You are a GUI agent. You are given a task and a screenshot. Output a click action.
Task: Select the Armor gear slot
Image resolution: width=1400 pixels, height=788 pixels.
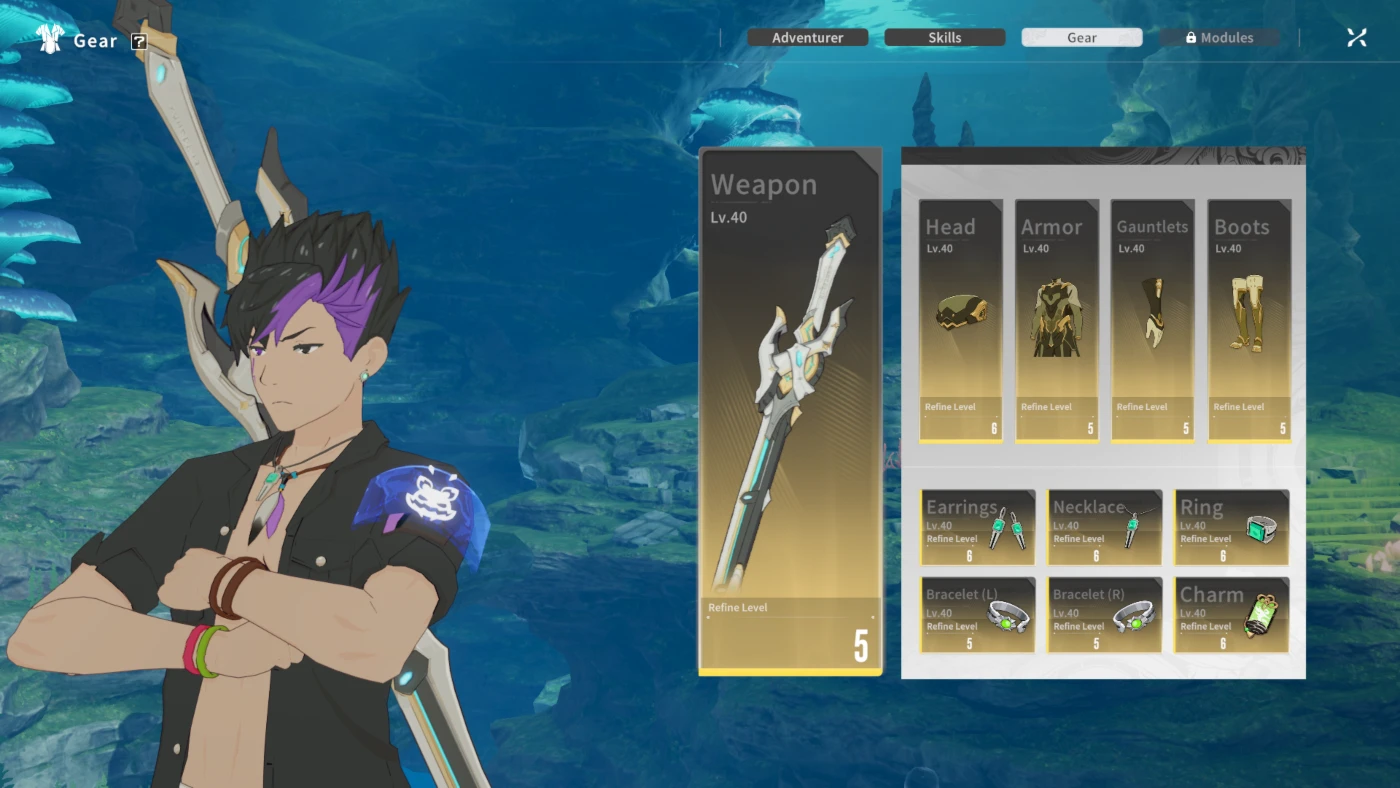point(1057,320)
